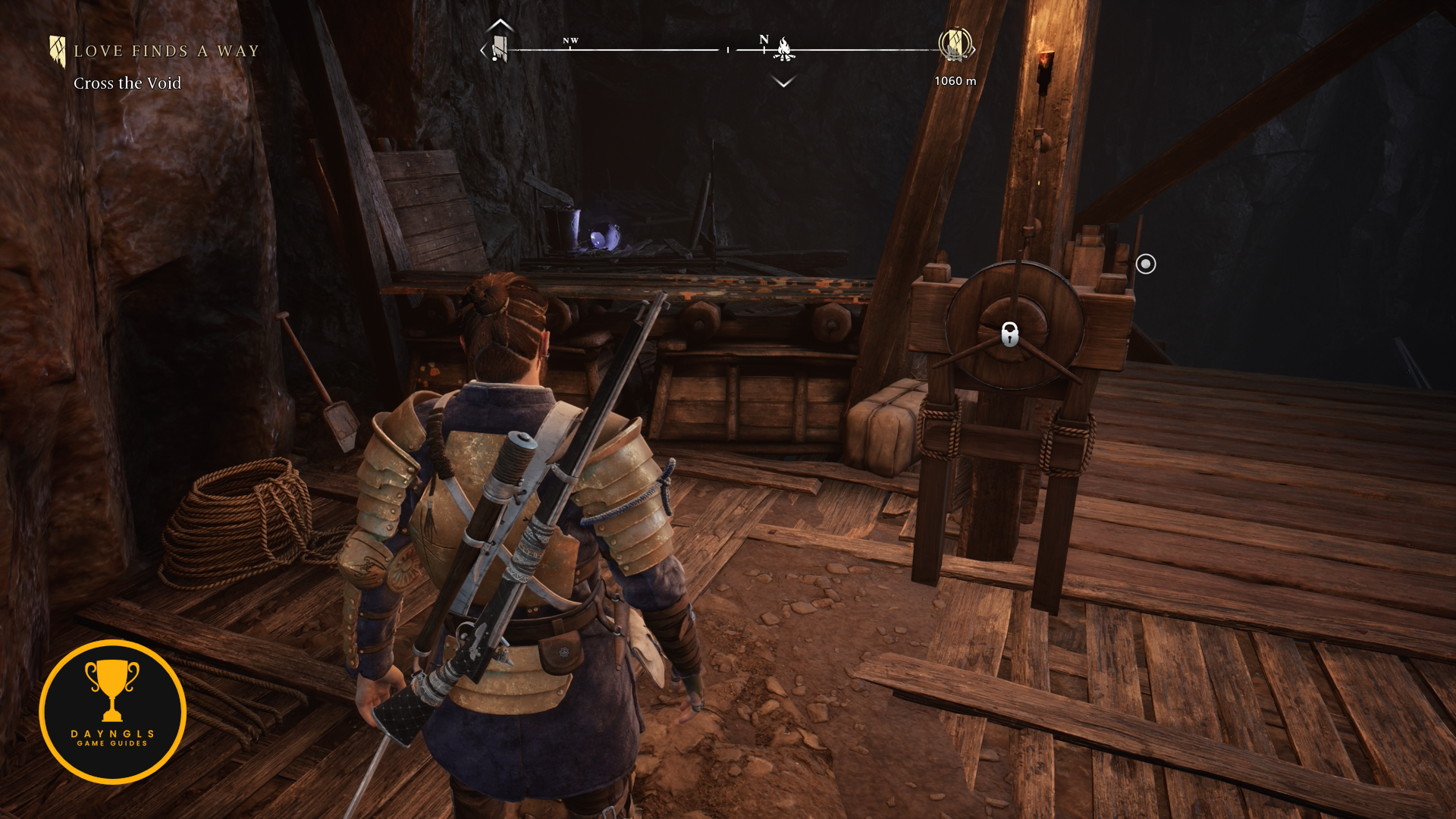This screenshot has height=819, width=1456.
Task: Click the Dayngls Game Guides trophy logo
Action: (x=112, y=711)
